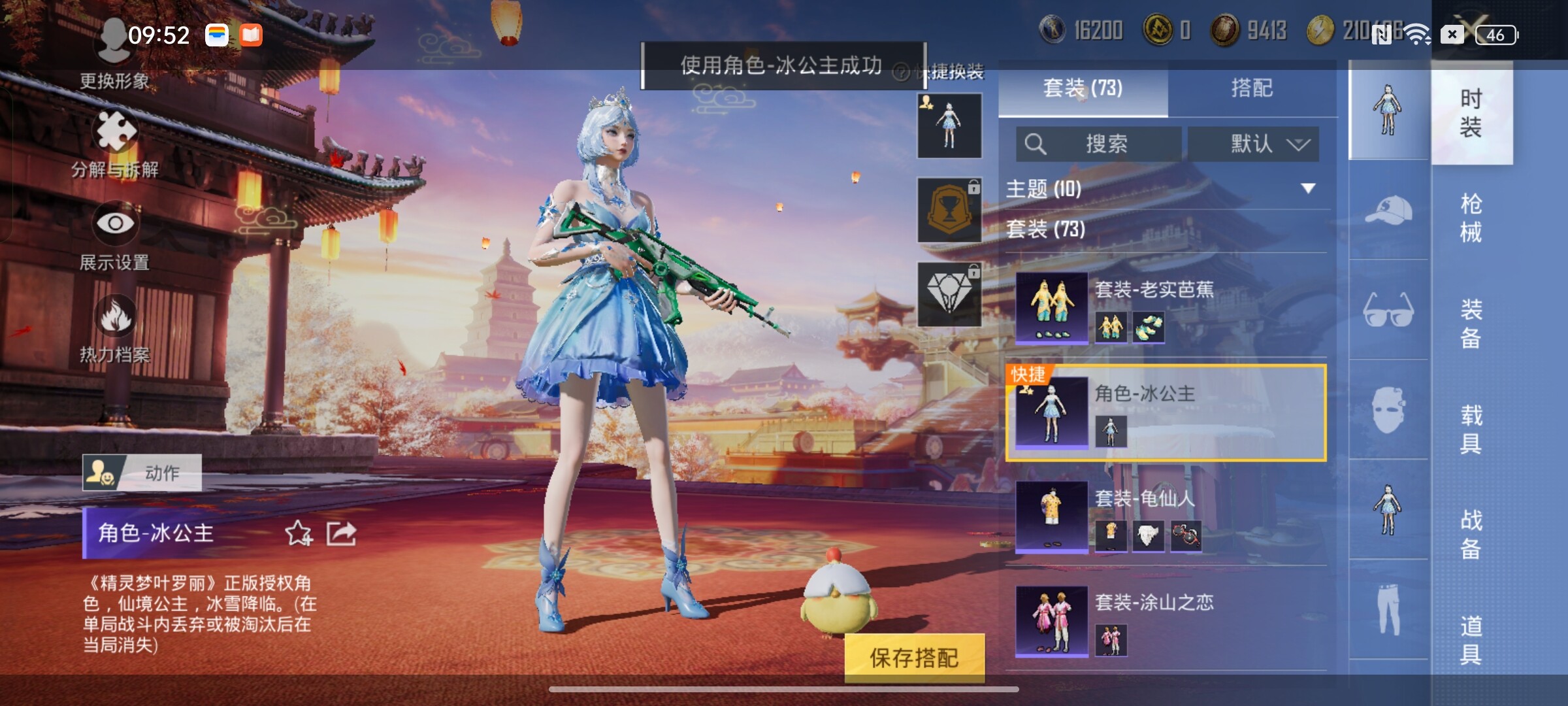
Task: Select the sunglasses eyewear sub-category
Action: (1388, 311)
